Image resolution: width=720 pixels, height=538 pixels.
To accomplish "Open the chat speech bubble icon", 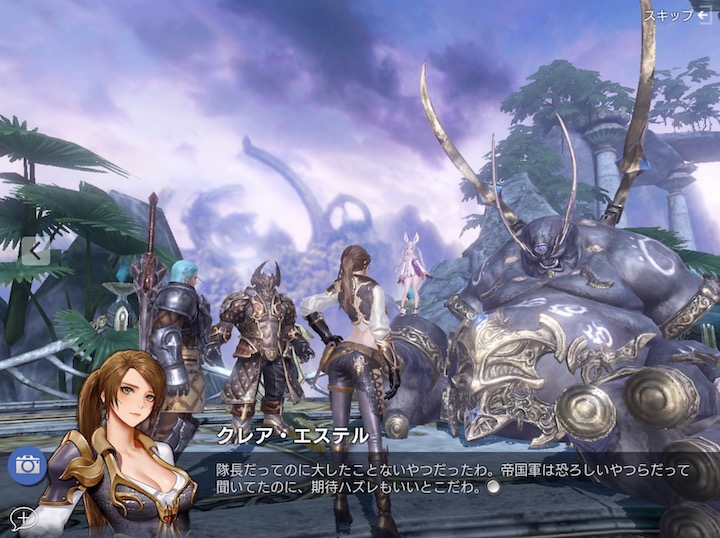I will pyautogui.click(x=21, y=518).
